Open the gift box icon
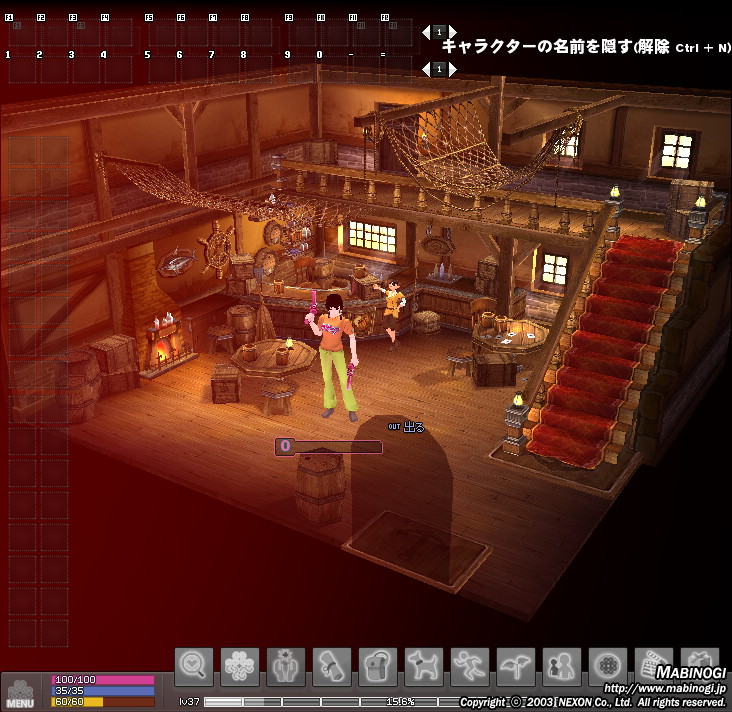Viewport: 732px width, 712px height. coord(700,666)
